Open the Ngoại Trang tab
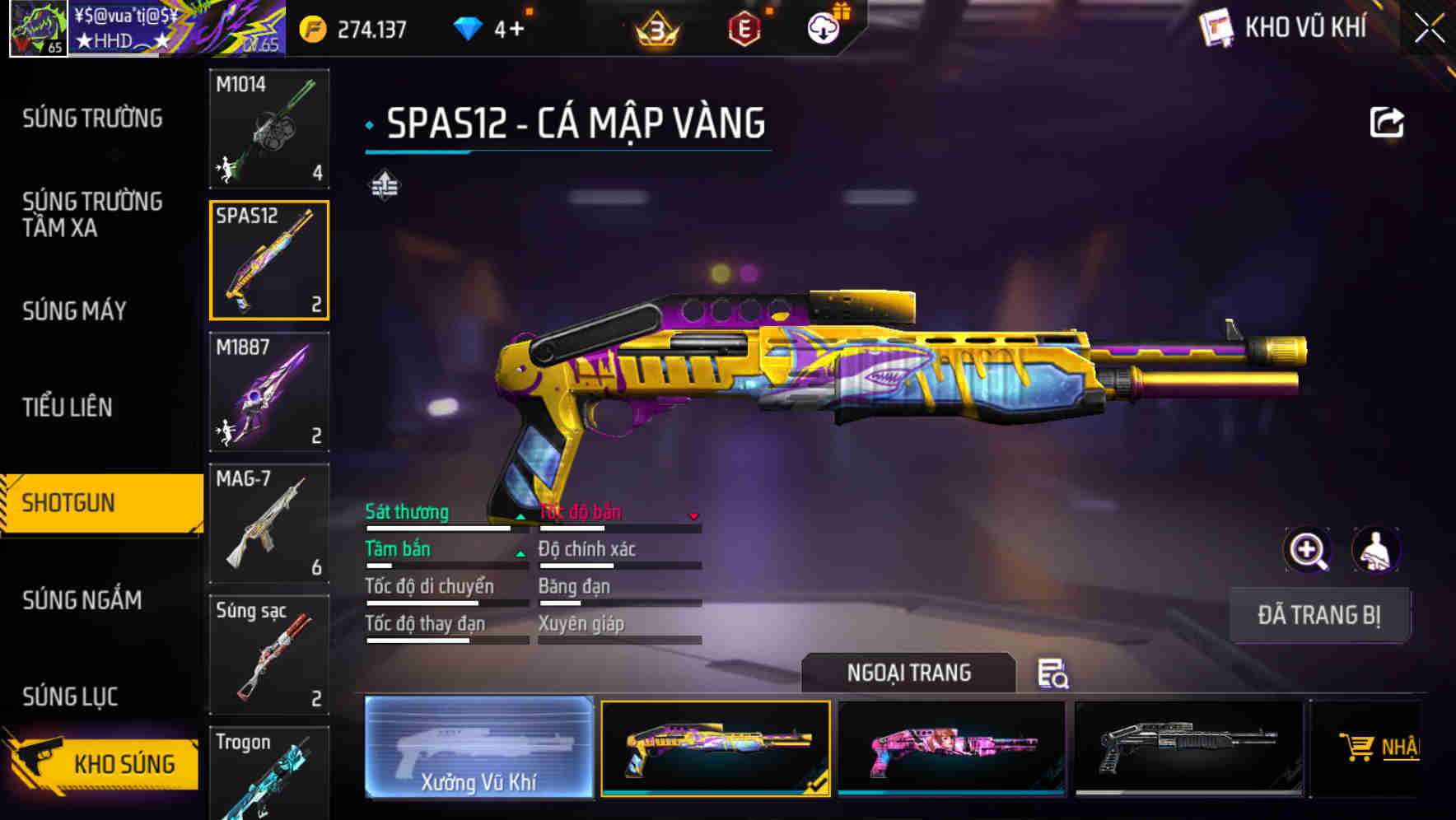1456x820 pixels. [x=908, y=673]
